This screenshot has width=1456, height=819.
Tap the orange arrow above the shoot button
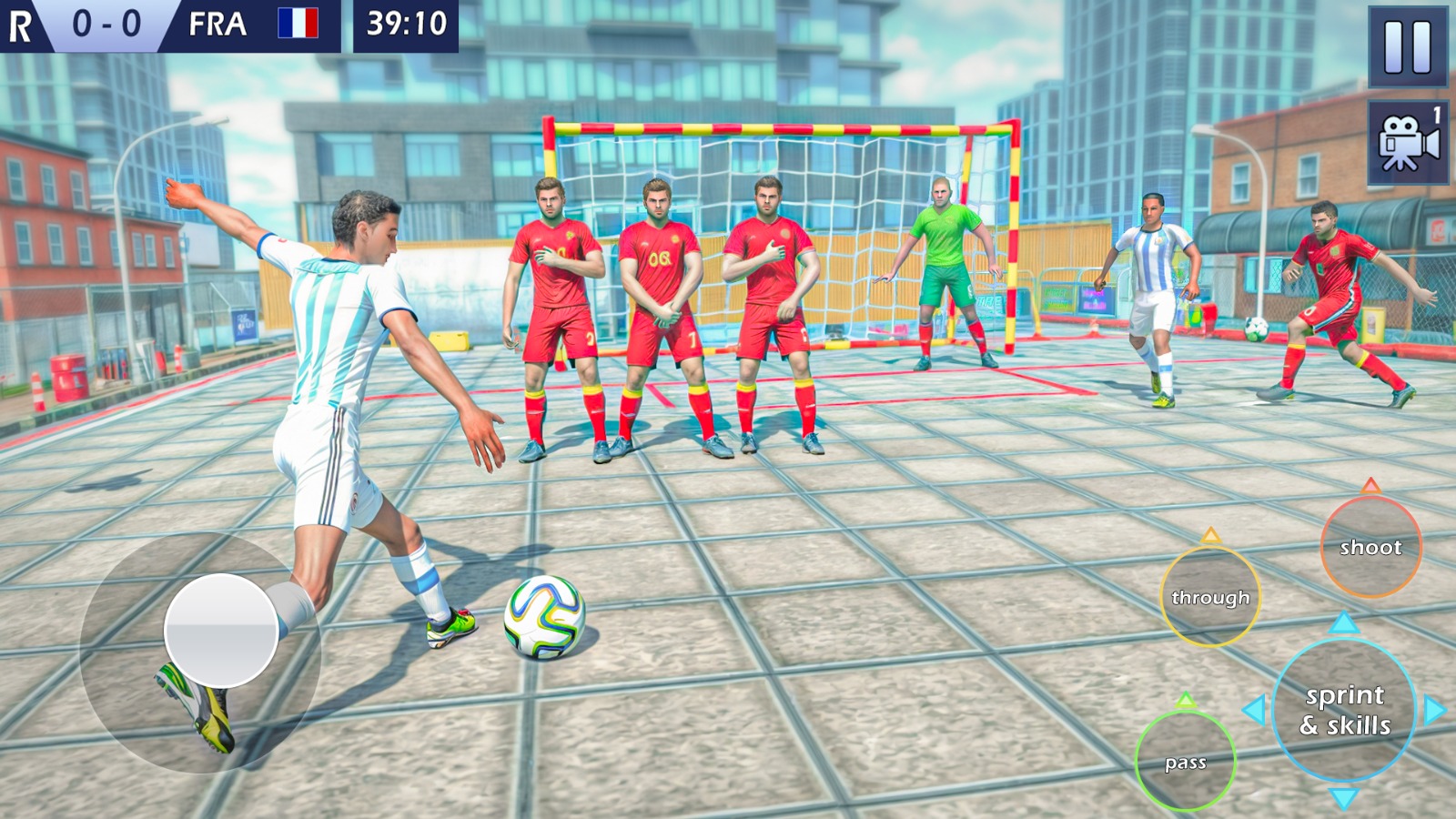pos(1370,487)
